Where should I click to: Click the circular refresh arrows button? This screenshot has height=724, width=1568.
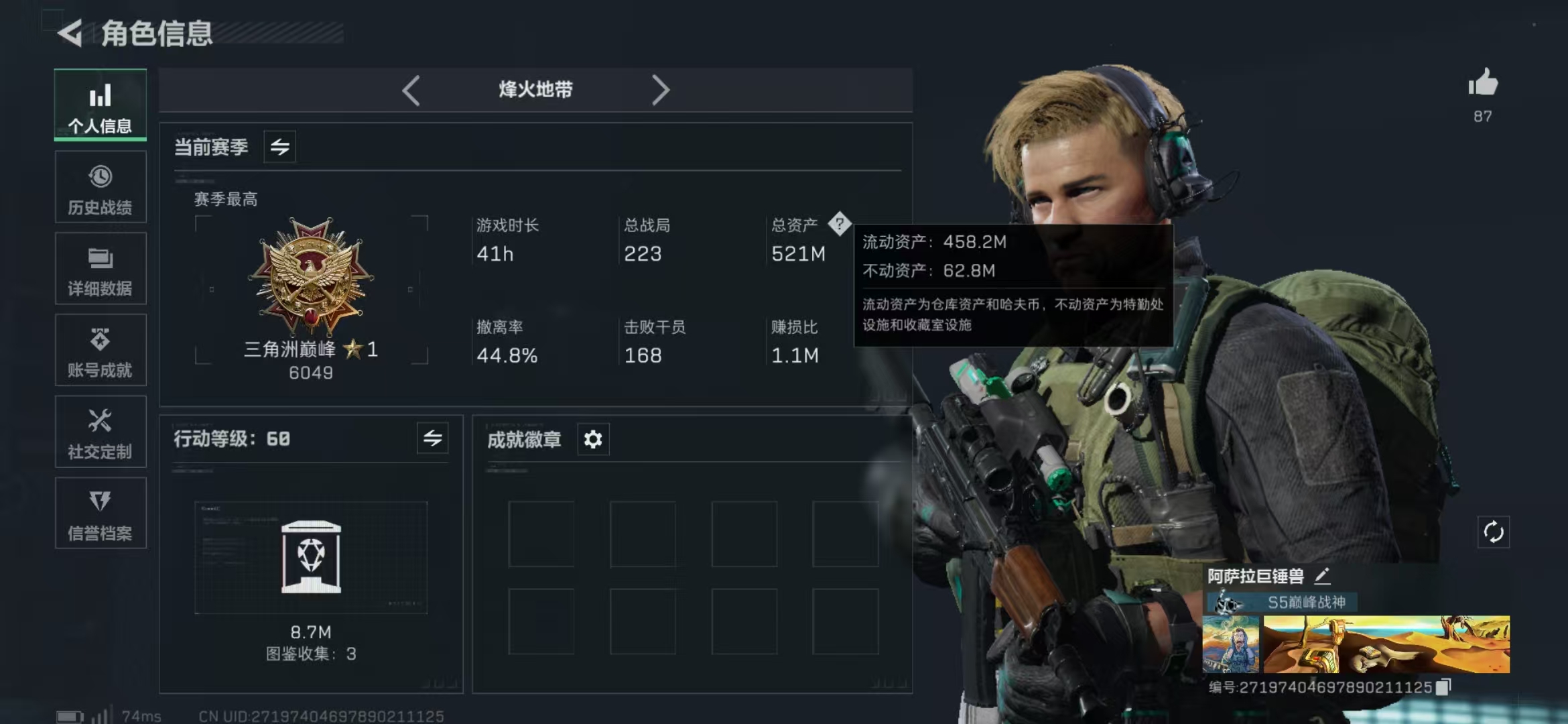coord(1494,532)
